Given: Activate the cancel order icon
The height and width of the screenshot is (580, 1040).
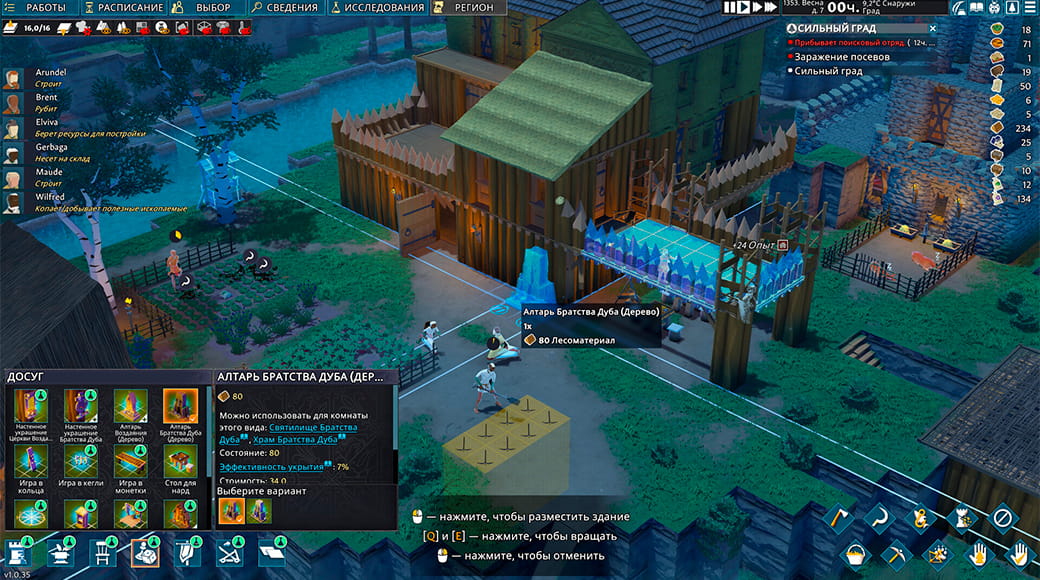Looking at the screenshot, I should (1002, 518).
